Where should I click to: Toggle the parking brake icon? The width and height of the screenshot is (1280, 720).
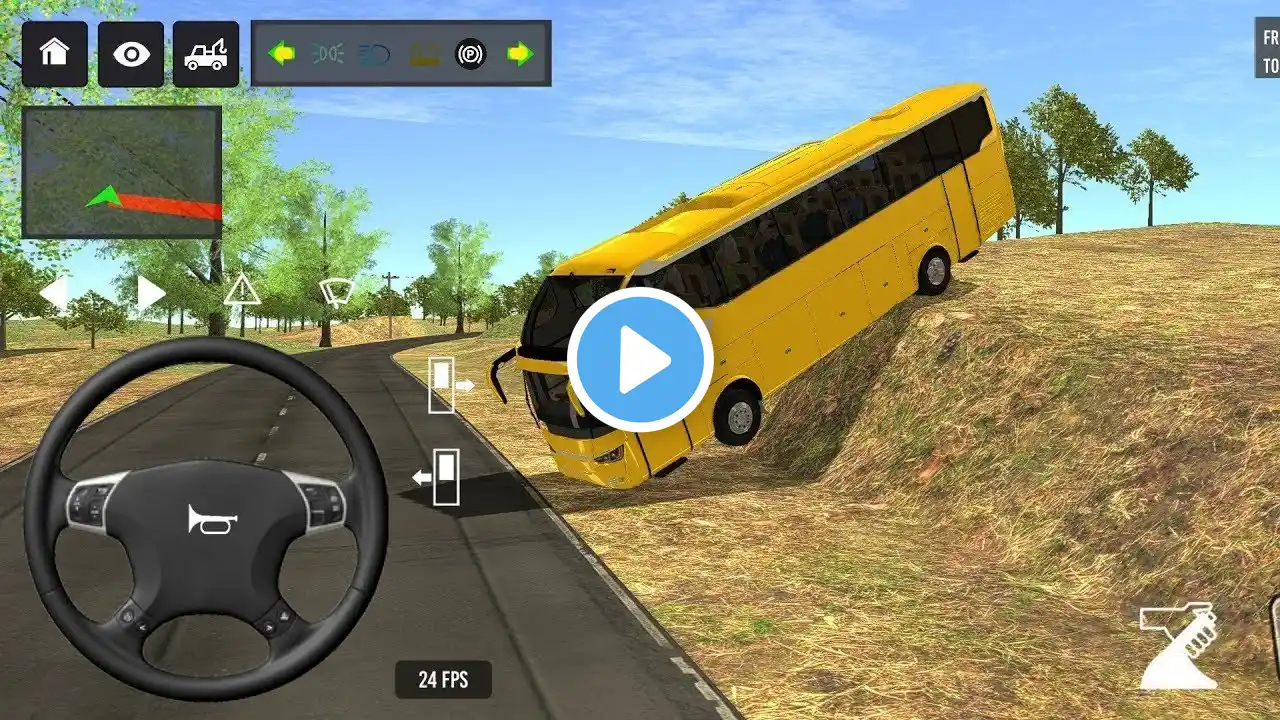point(470,54)
